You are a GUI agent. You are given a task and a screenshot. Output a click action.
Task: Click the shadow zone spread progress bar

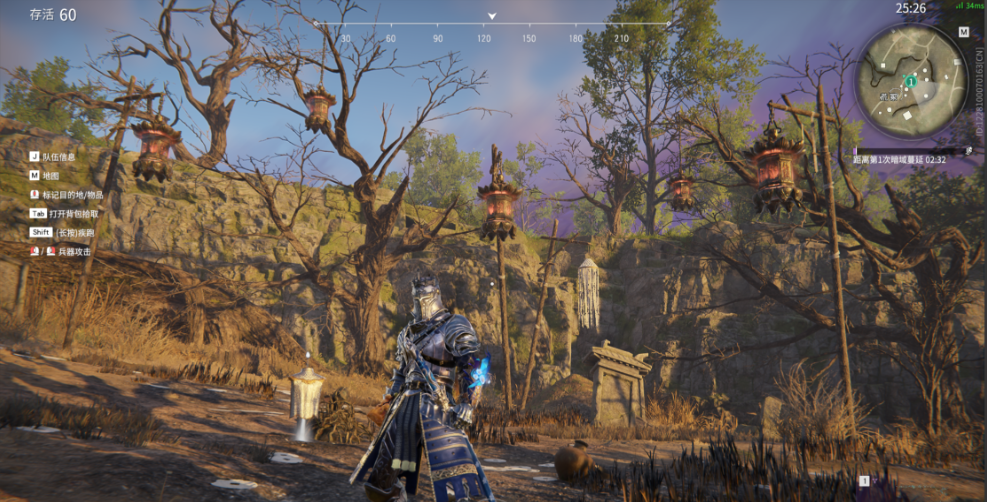tap(911, 151)
